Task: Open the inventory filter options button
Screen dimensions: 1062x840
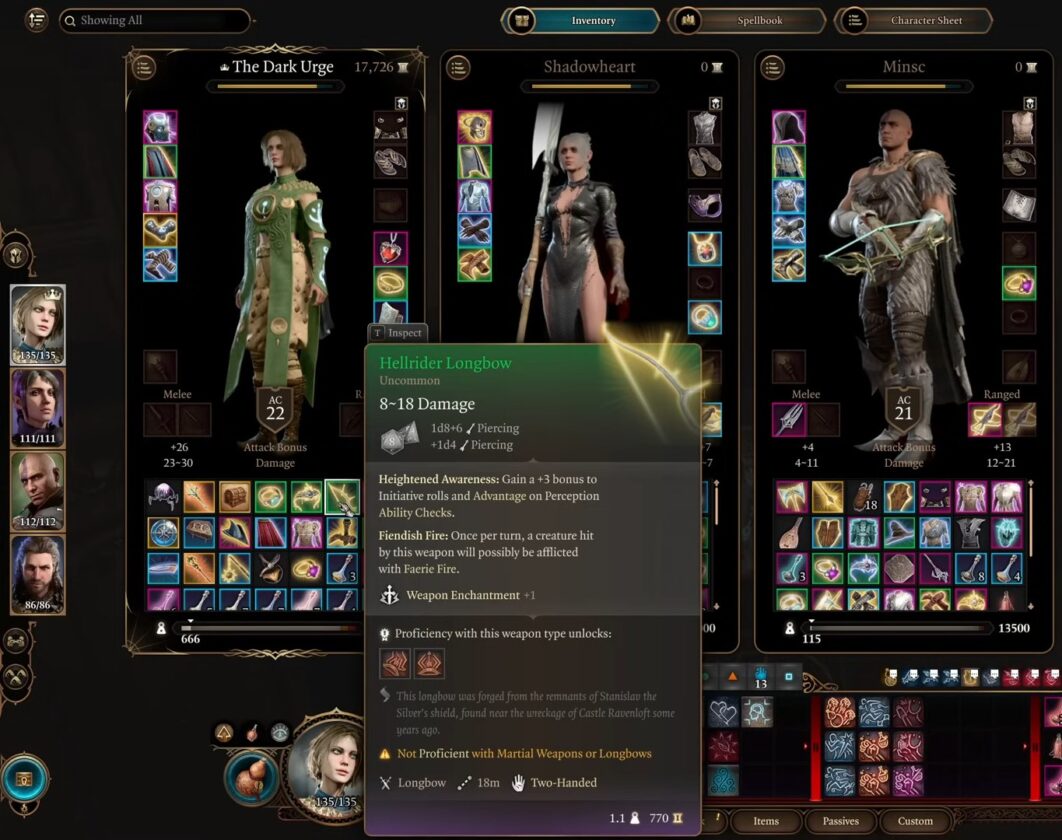Action: click(x=37, y=20)
